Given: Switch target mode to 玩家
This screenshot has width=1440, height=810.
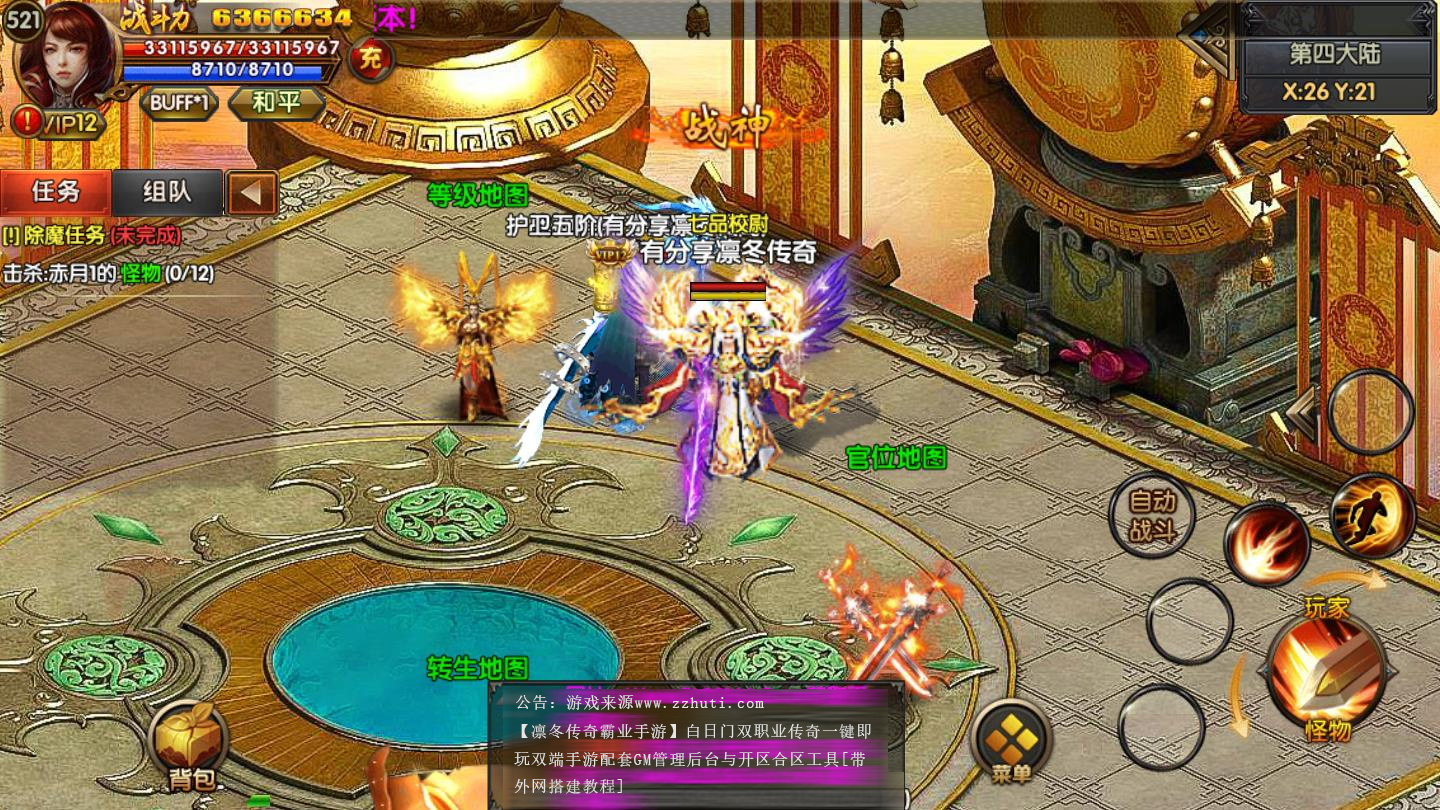Looking at the screenshot, I should (1327, 606).
